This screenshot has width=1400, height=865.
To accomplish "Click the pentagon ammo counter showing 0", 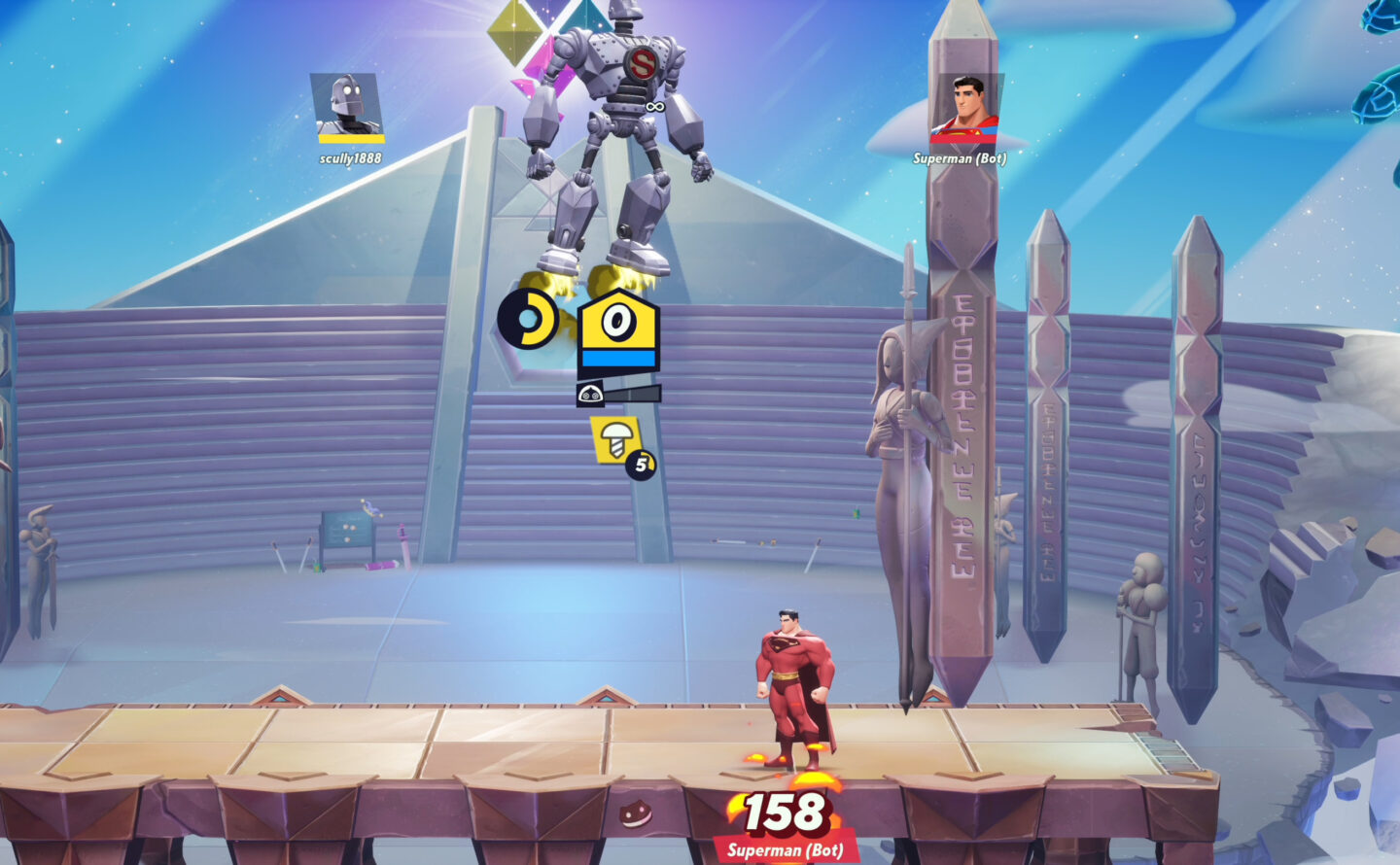I will [x=620, y=321].
